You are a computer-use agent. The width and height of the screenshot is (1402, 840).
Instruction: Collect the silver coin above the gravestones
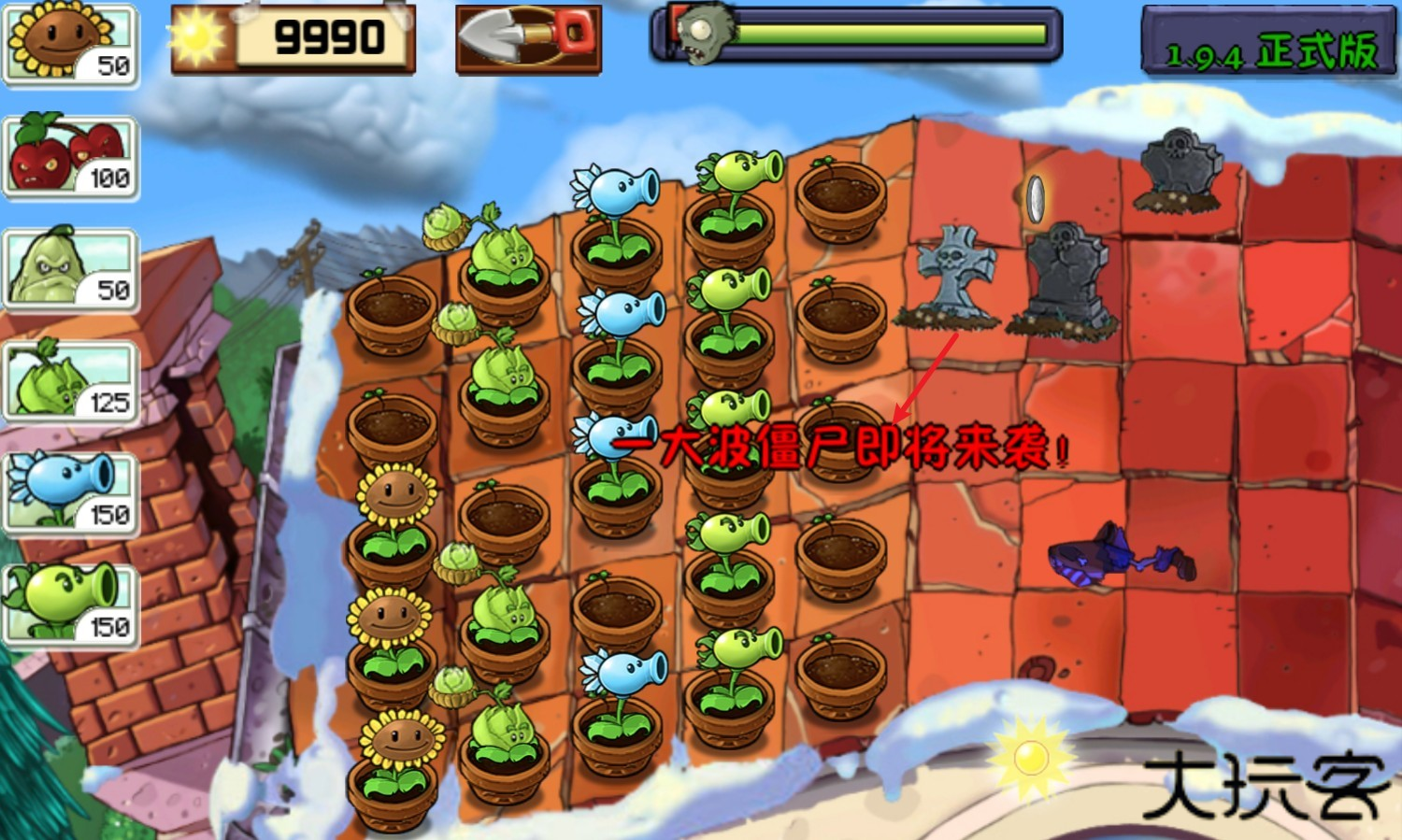click(1037, 198)
